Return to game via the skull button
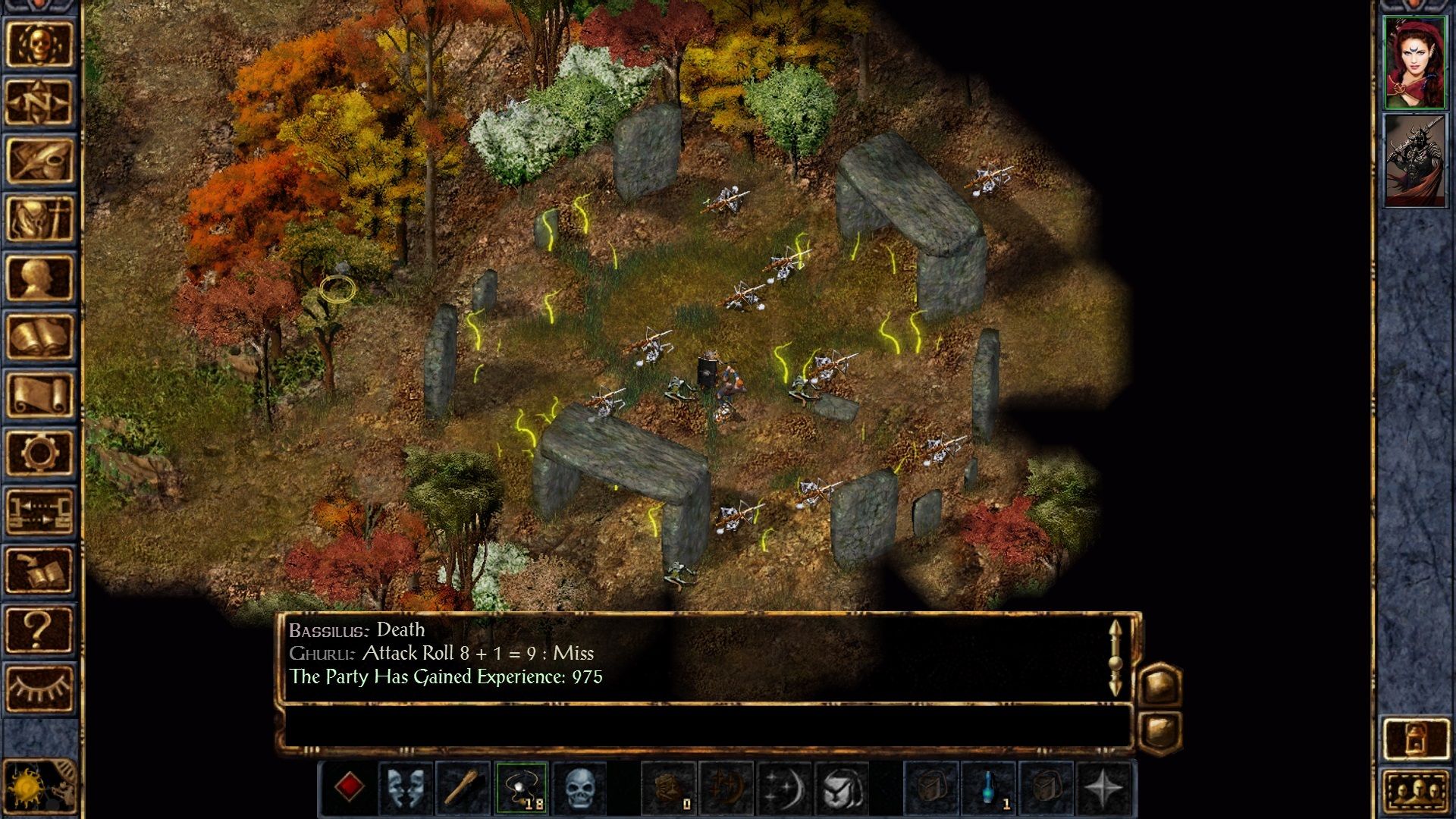 [x=39, y=44]
